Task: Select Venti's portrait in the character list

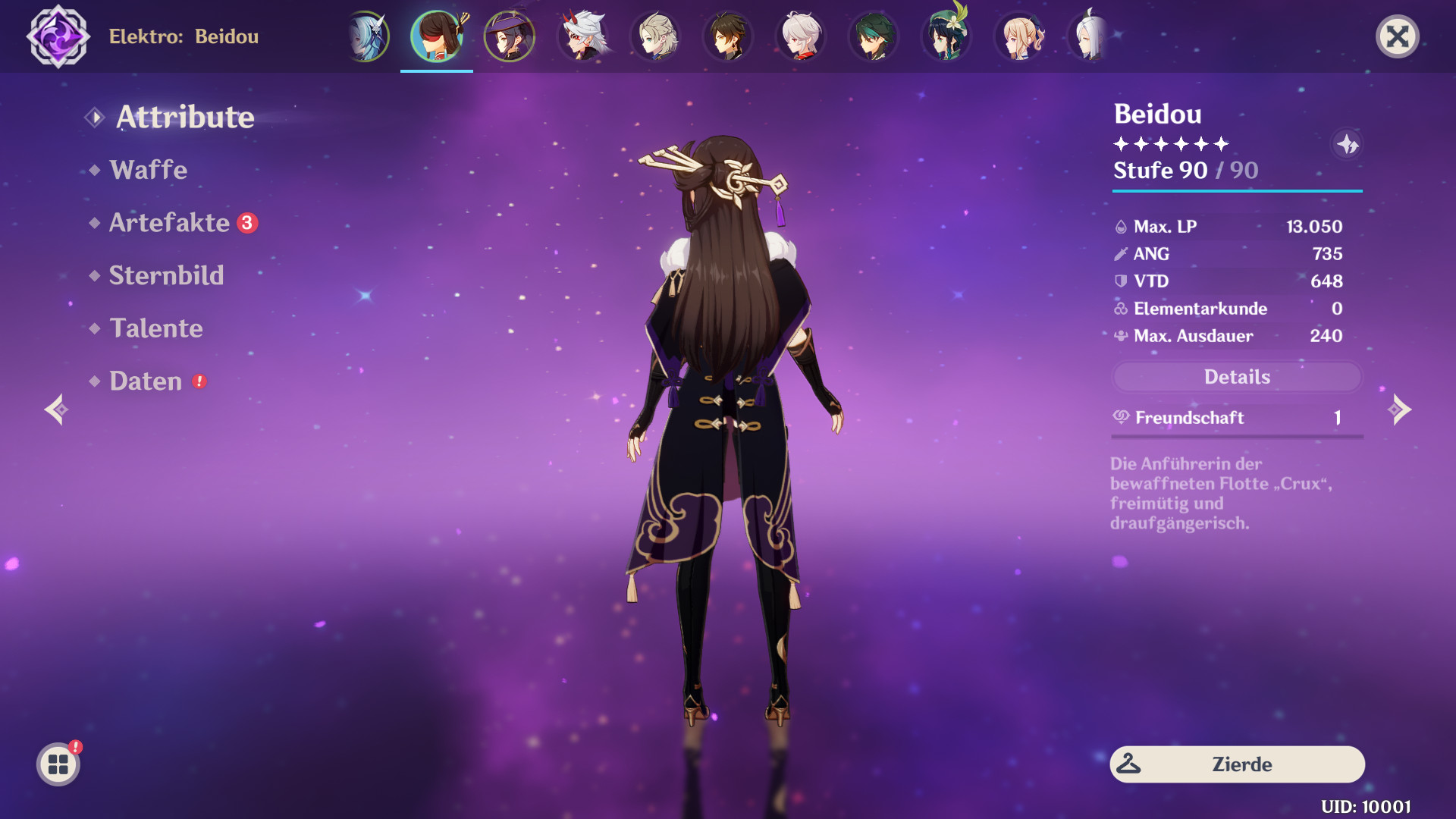Action: pos(946,36)
